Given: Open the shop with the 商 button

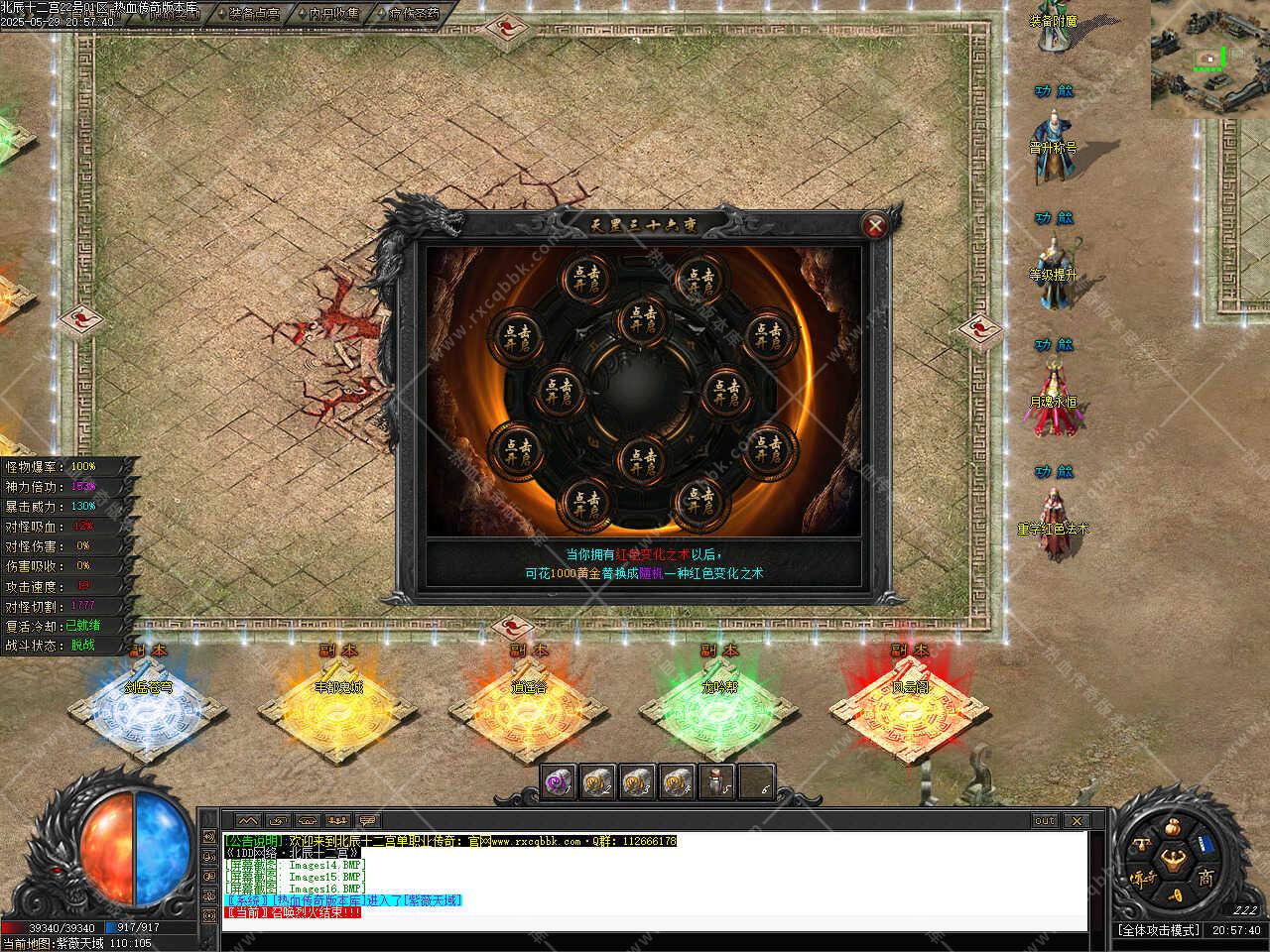Looking at the screenshot, I should coord(1205,877).
